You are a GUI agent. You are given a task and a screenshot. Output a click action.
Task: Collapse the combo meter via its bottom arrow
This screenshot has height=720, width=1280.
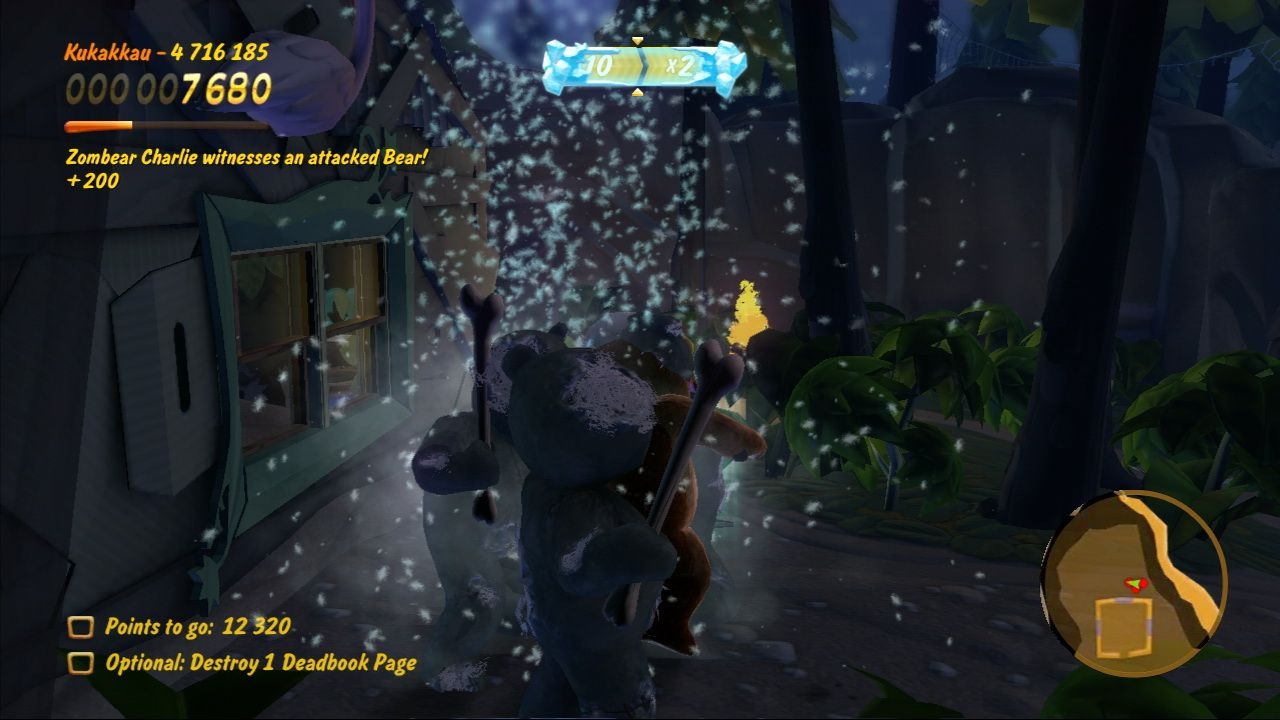pyautogui.click(x=637, y=92)
